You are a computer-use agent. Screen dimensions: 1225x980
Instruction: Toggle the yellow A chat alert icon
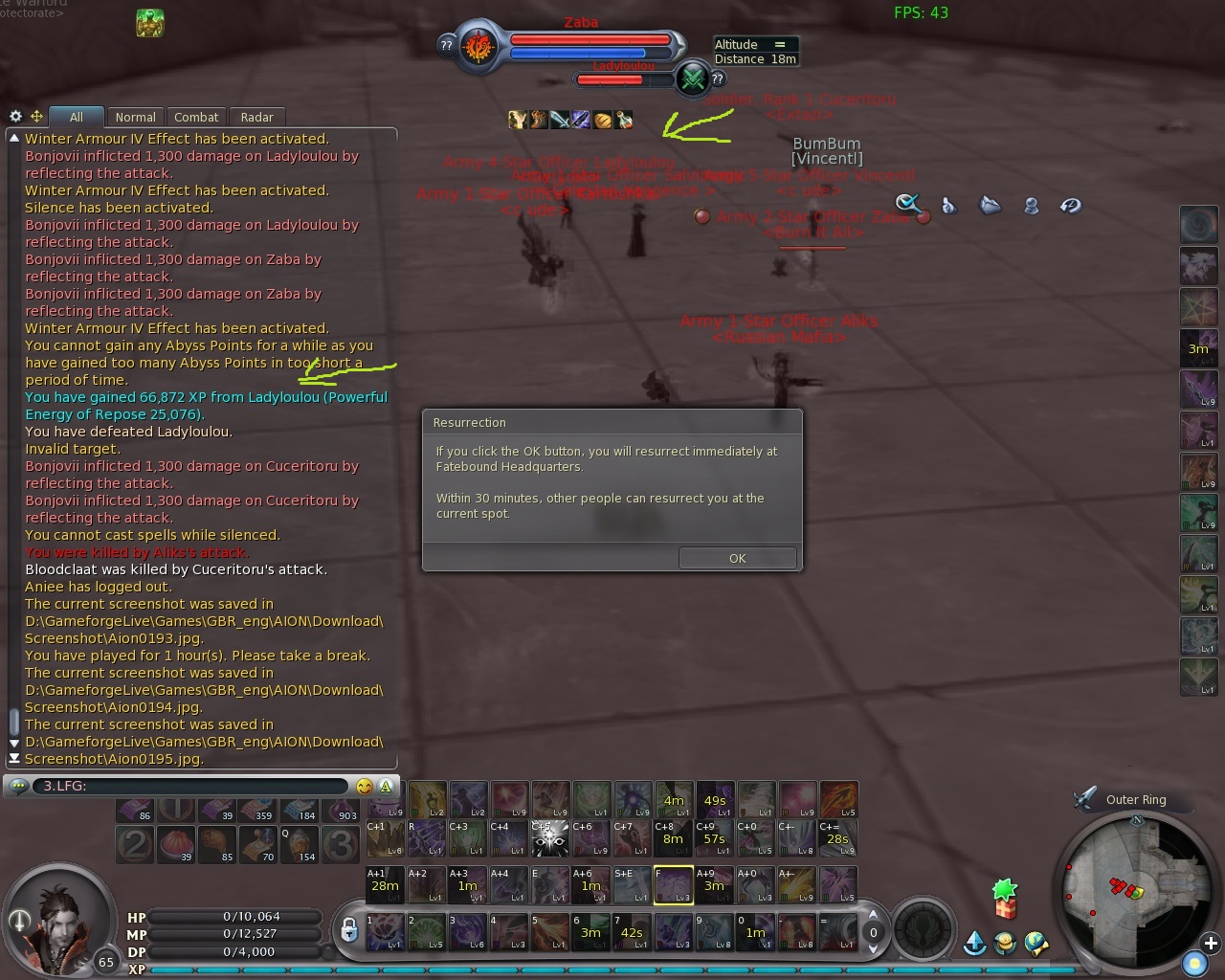click(386, 787)
